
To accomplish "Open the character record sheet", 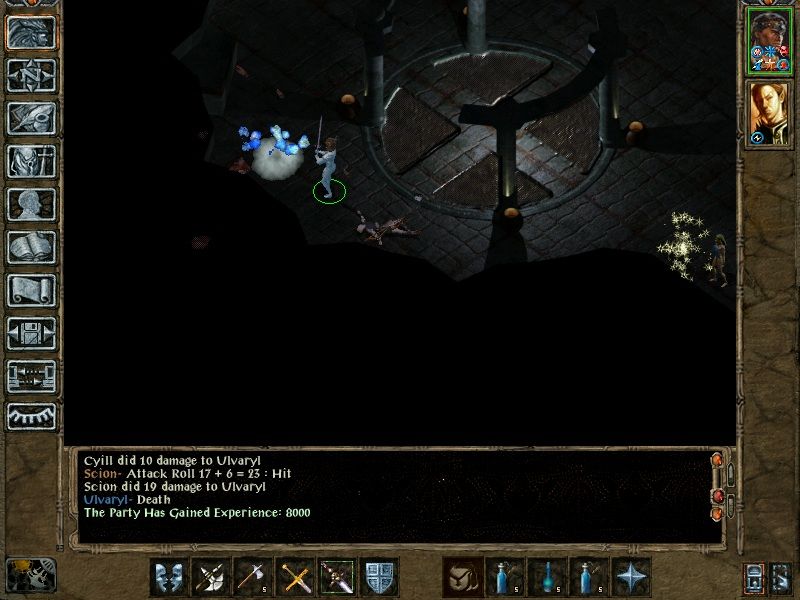I will [31, 205].
